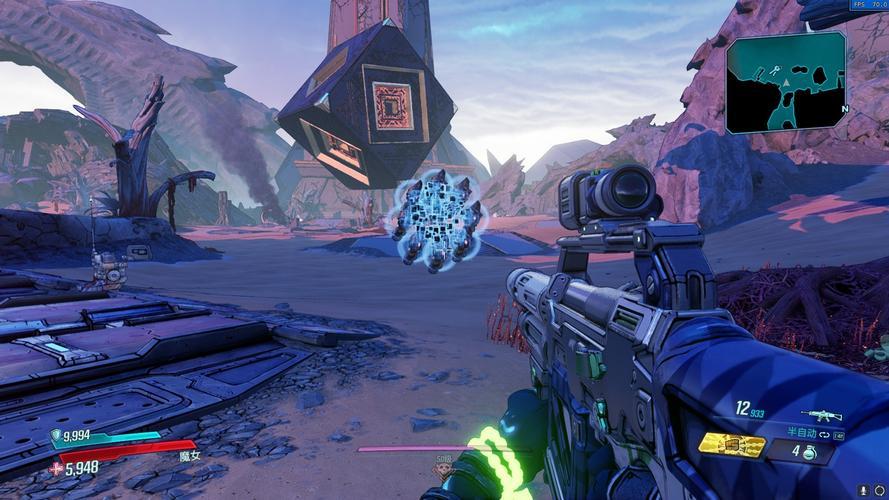Activate the yellow action skill icon

[731, 444]
